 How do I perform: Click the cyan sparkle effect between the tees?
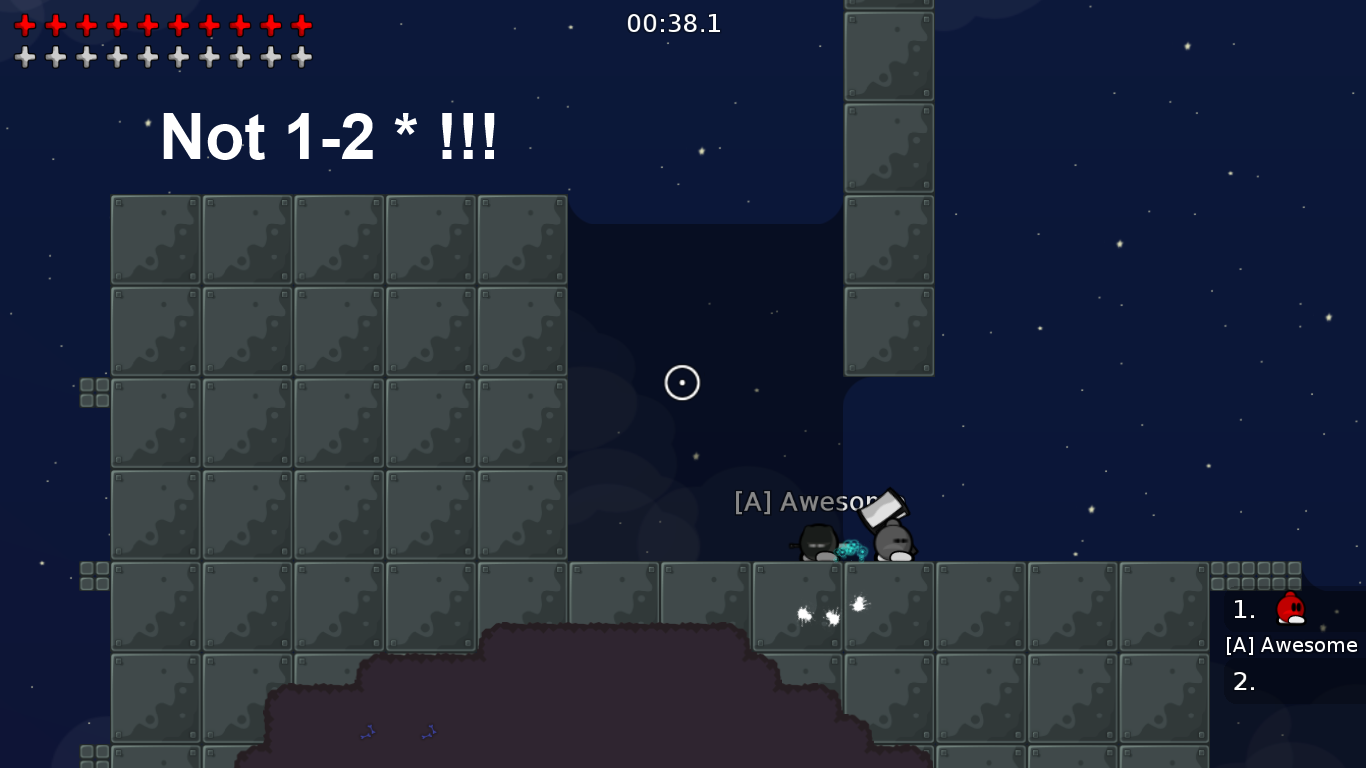point(852,548)
